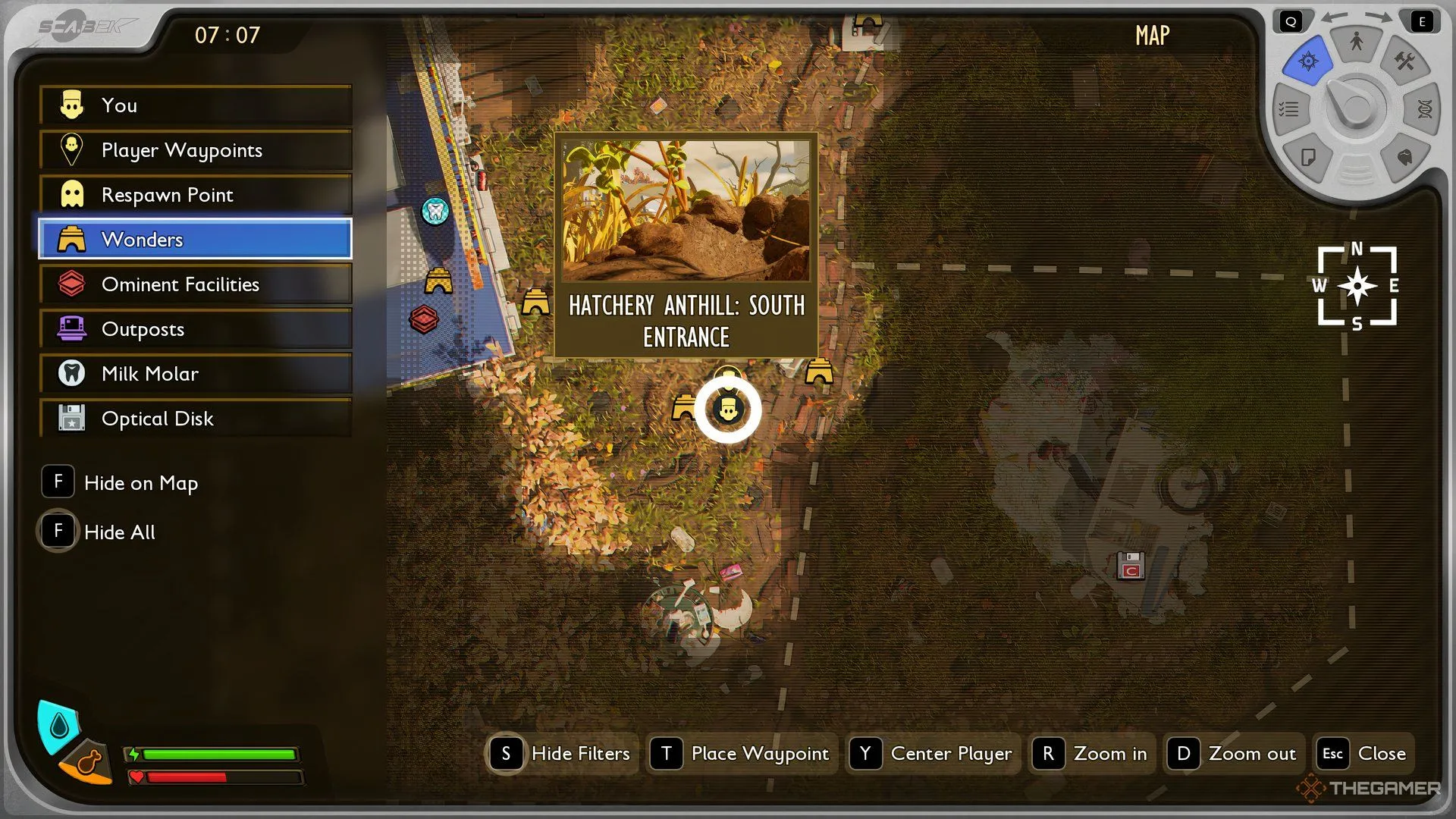Image resolution: width=1456 pixels, height=819 pixels.
Task: Select the red optical disk map marker
Action: [x=1131, y=566]
